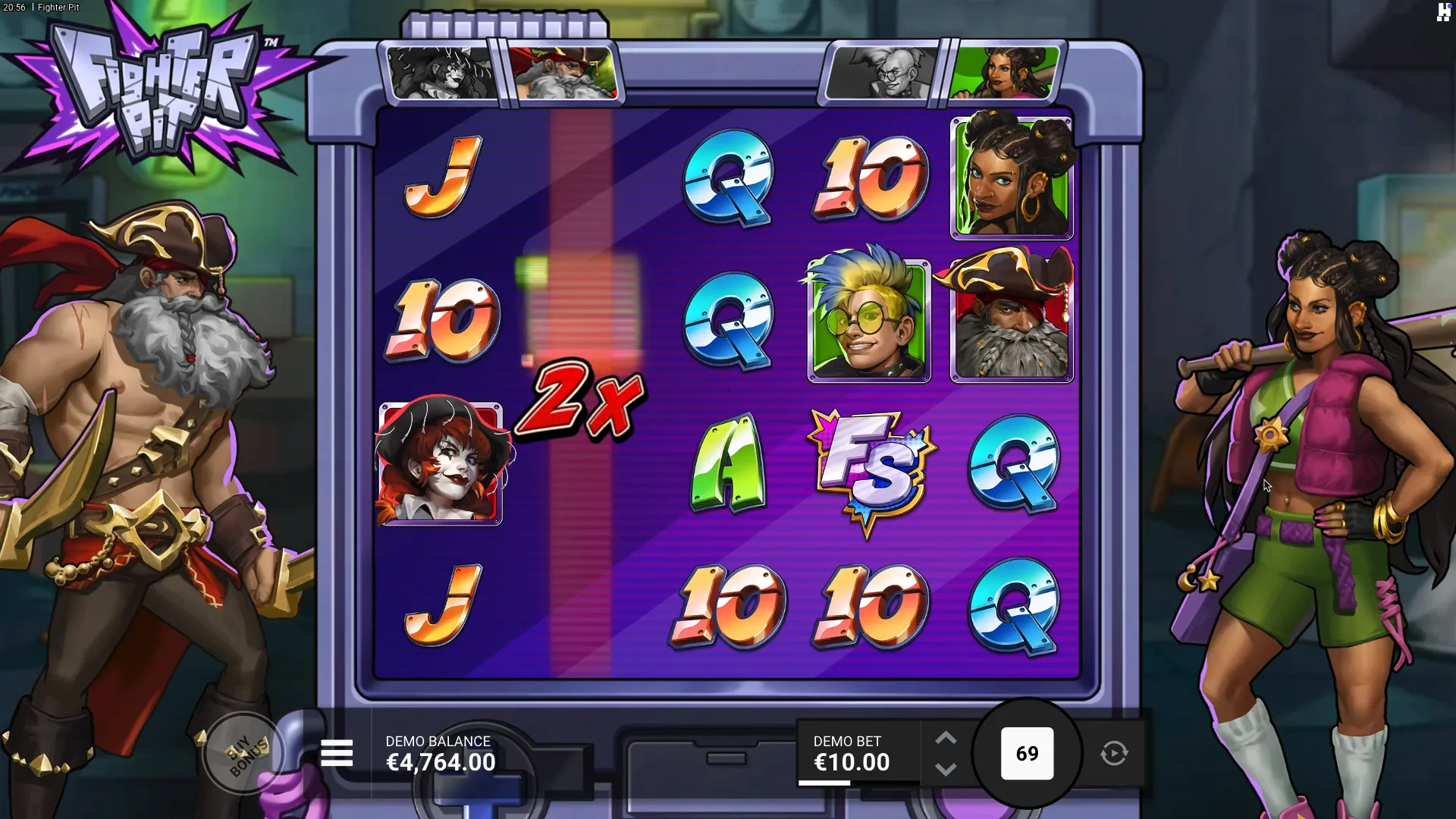The height and width of the screenshot is (819, 1456).
Task: Click the spin button showing 69
Action: click(1027, 754)
